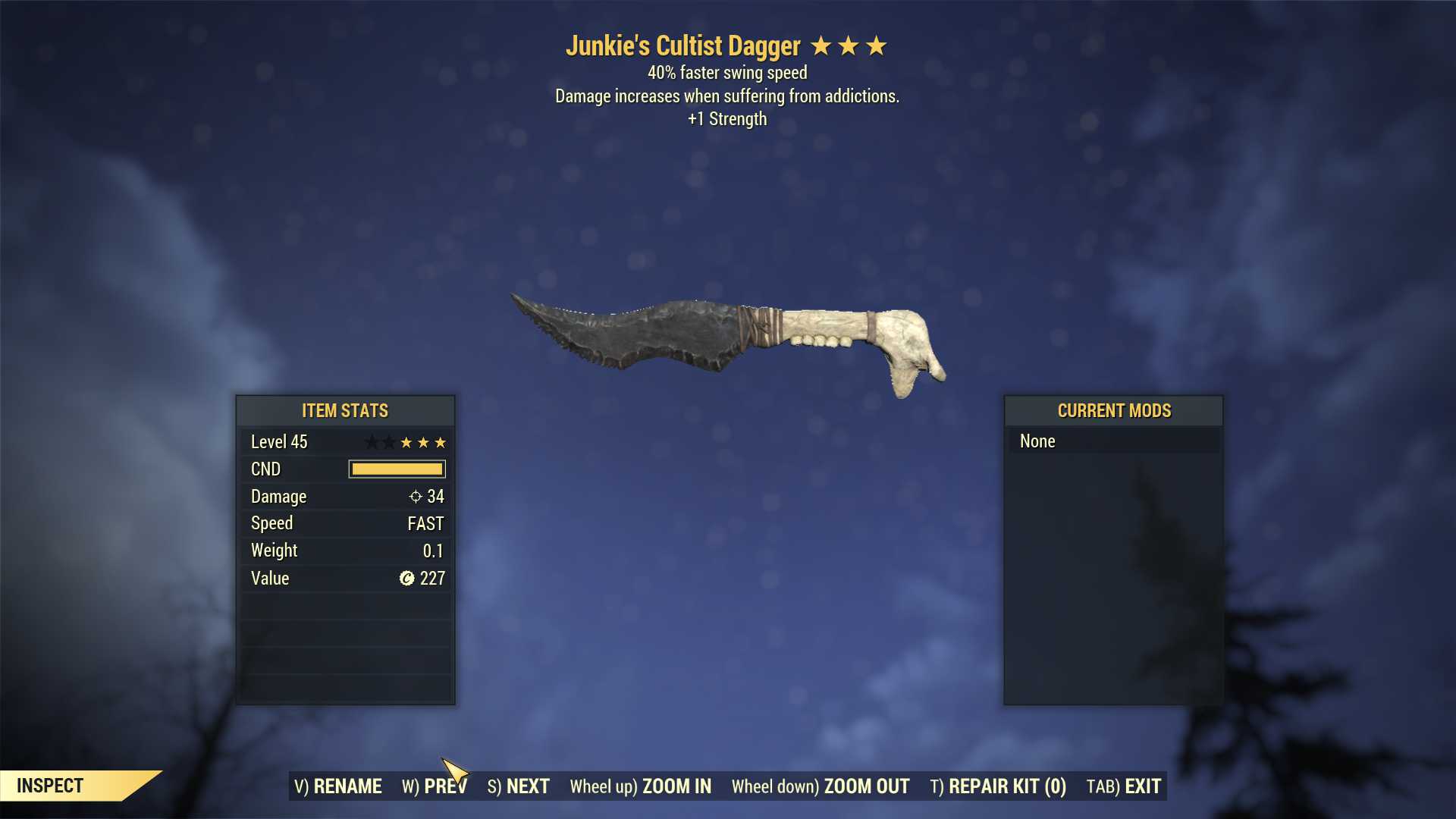Click the Zoom Out control
The image size is (1456, 819).
(821, 786)
